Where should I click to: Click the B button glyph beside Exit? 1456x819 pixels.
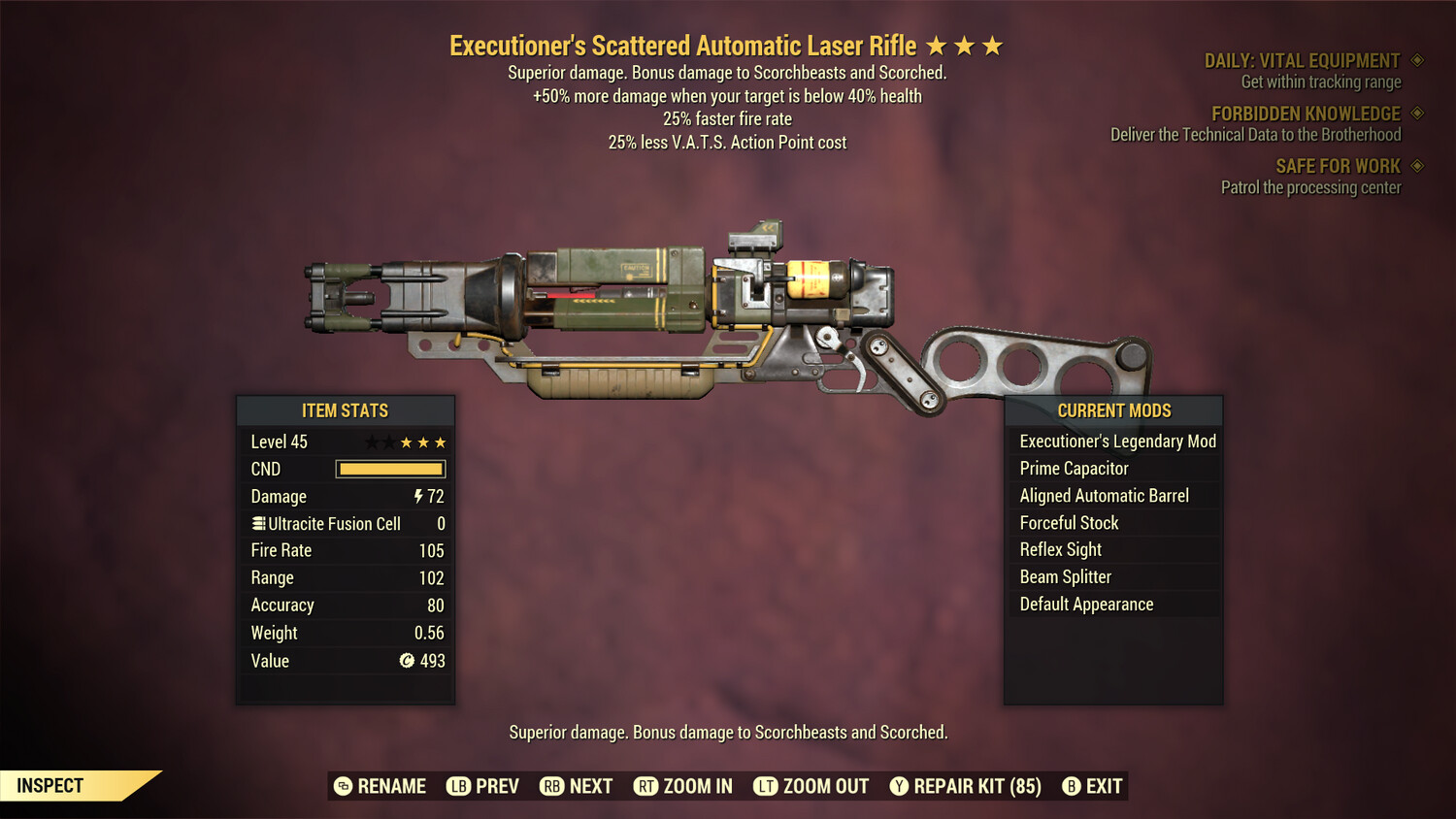pyautogui.click(x=1073, y=786)
